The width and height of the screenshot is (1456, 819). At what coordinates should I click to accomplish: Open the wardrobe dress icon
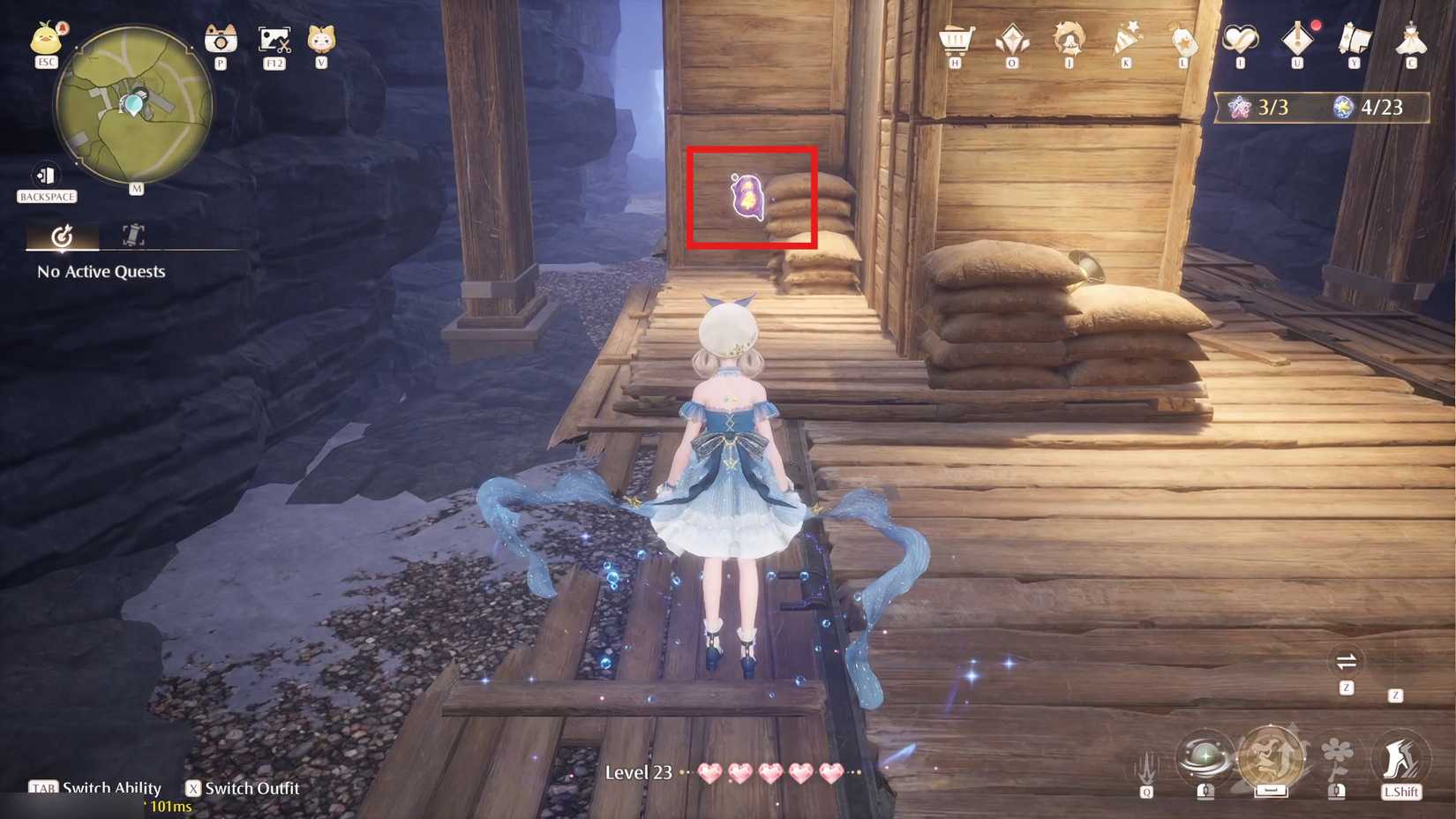(x=1412, y=40)
